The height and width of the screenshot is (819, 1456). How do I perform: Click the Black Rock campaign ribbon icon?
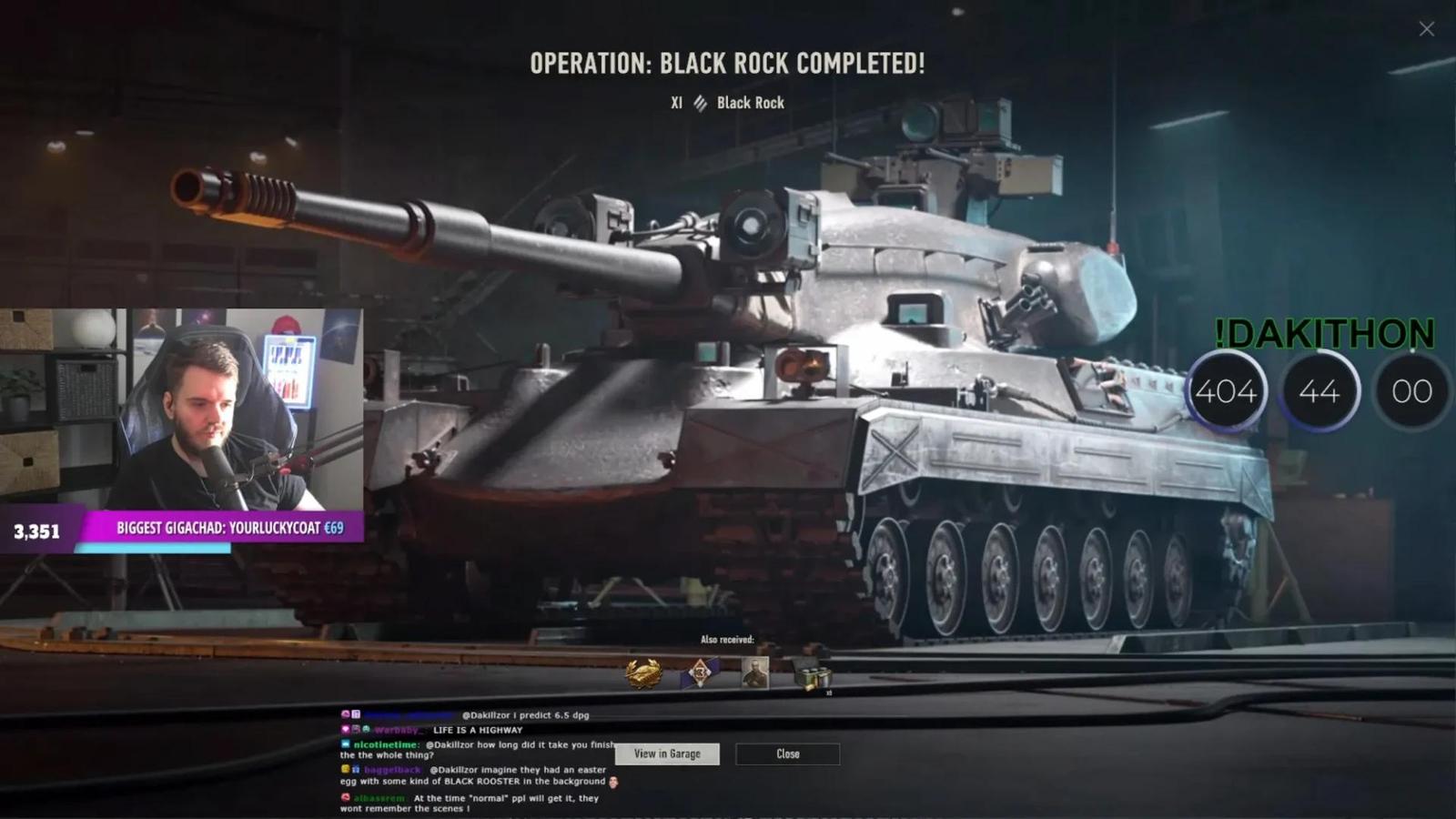click(x=699, y=102)
